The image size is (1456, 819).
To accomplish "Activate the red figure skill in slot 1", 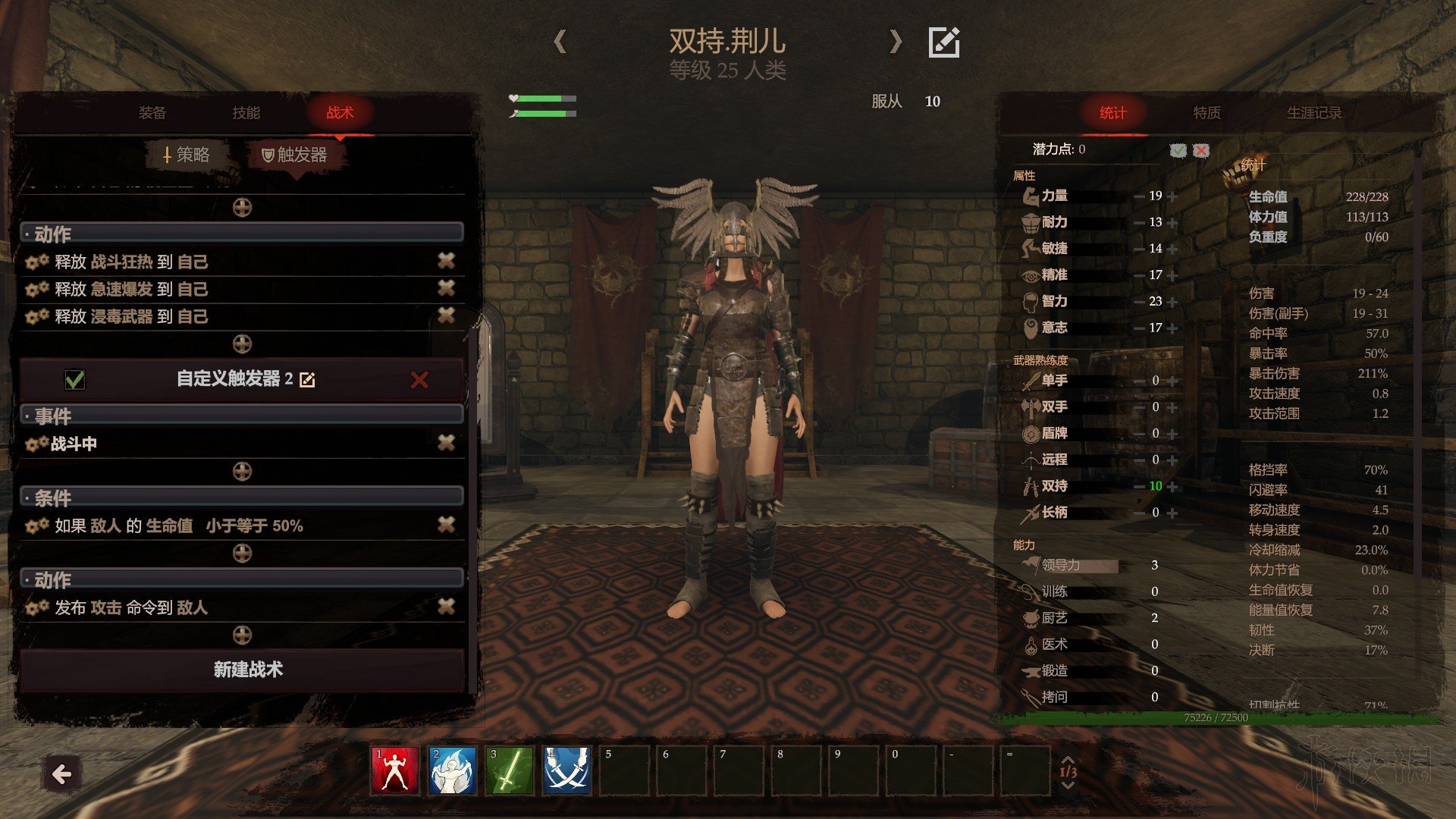I will [x=394, y=771].
